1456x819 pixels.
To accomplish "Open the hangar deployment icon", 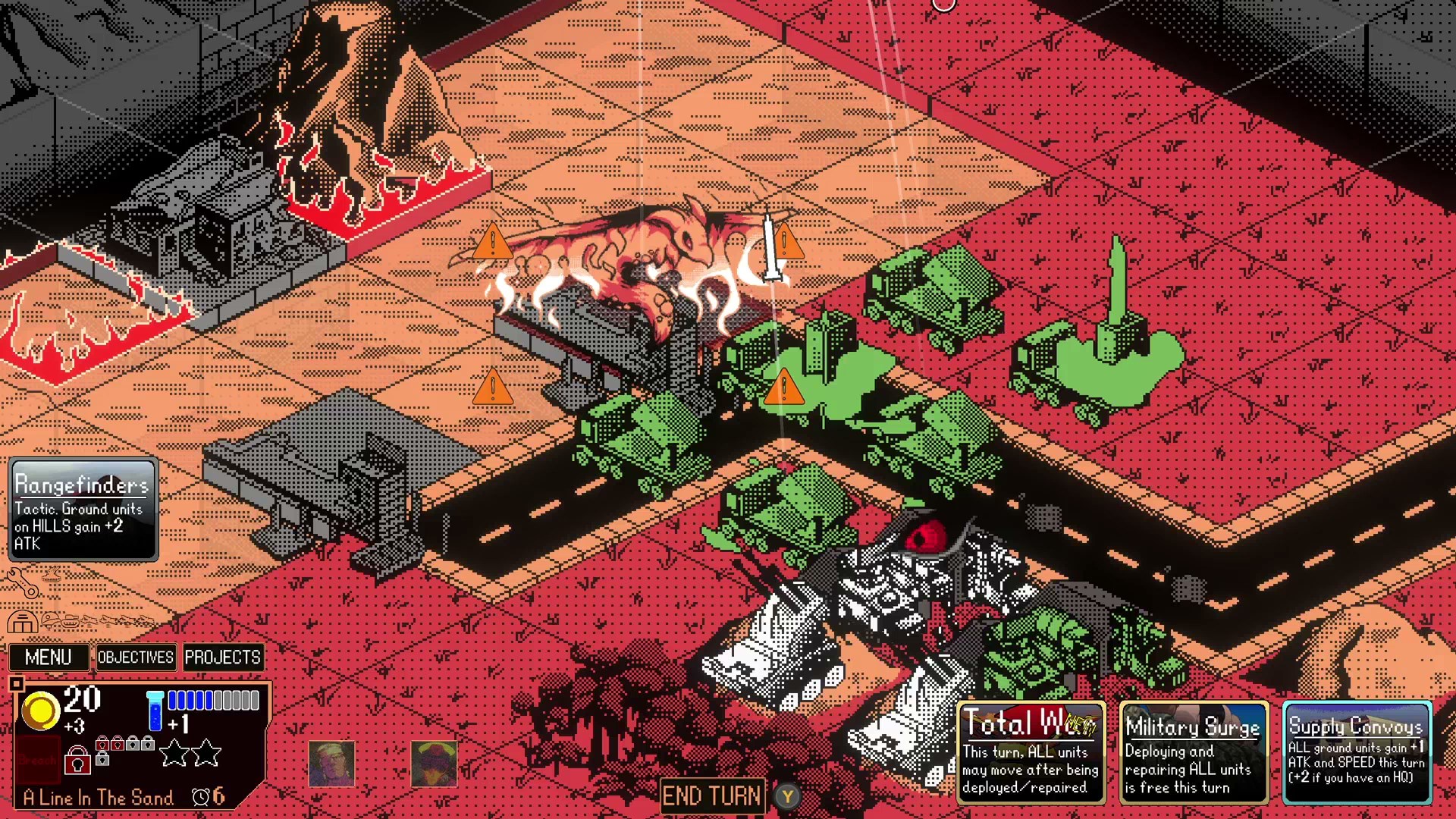I will (24, 623).
